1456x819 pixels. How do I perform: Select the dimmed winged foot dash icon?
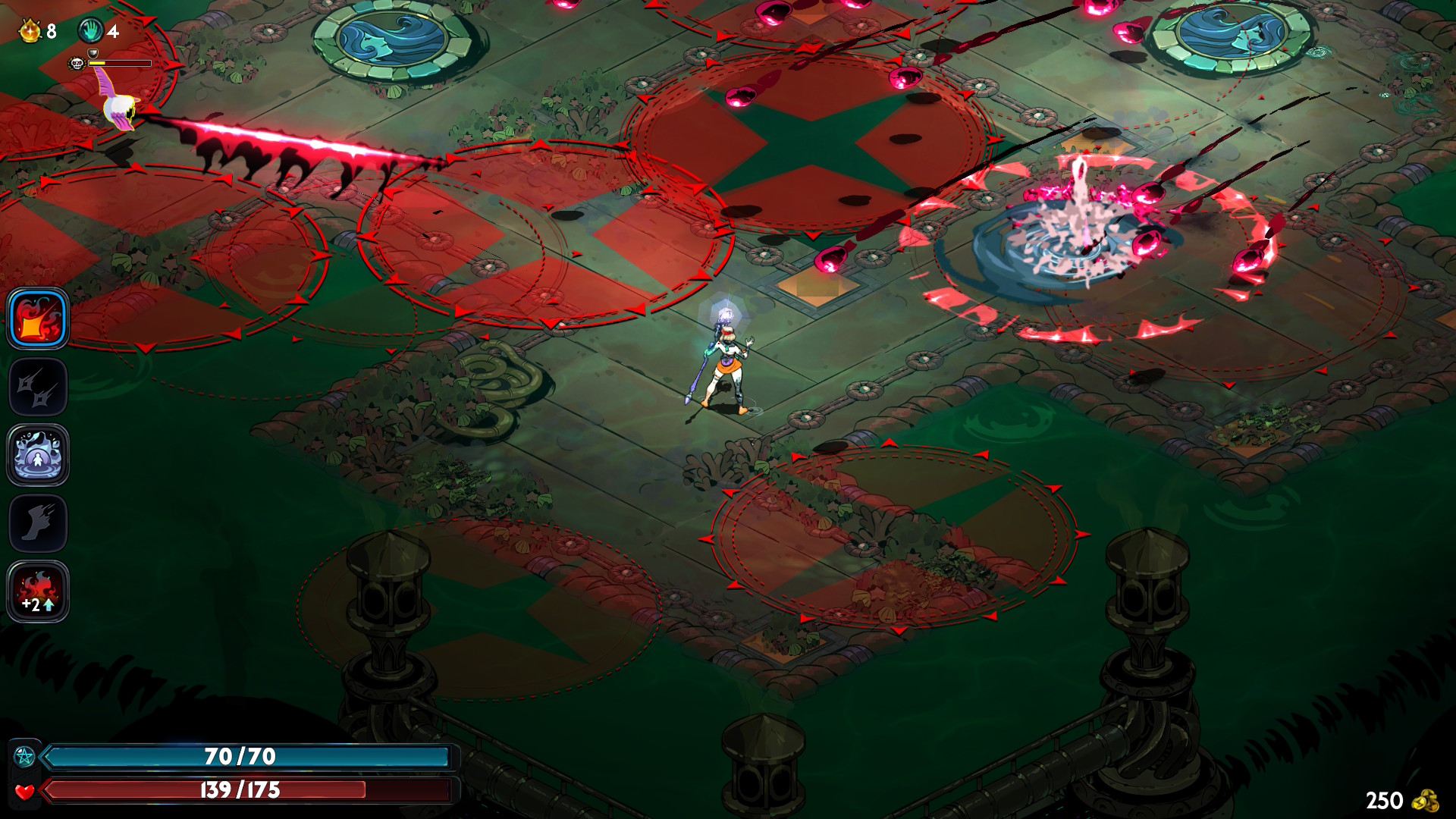point(38,523)
